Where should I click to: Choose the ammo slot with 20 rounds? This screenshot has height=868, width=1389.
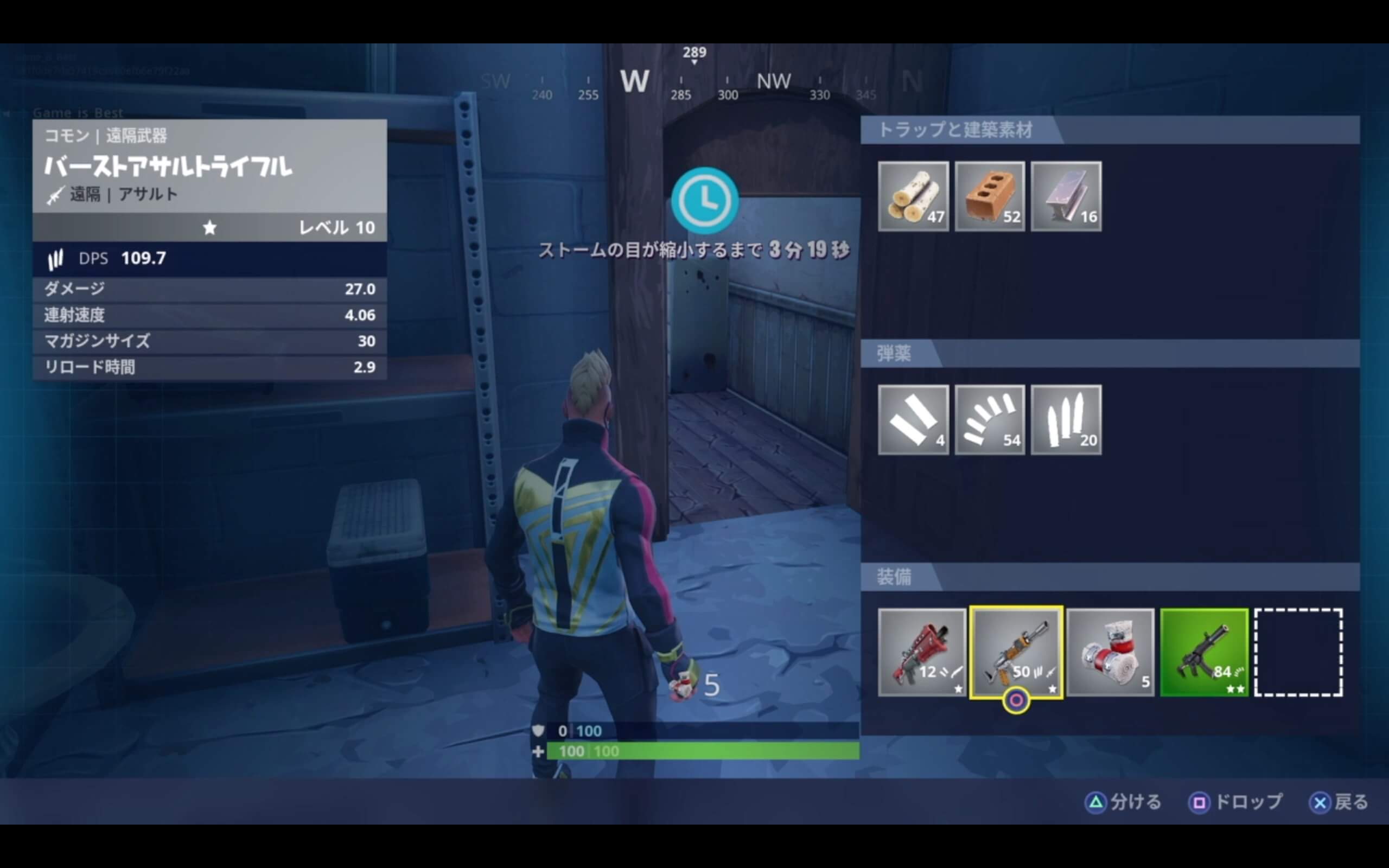coord(1066,420)
